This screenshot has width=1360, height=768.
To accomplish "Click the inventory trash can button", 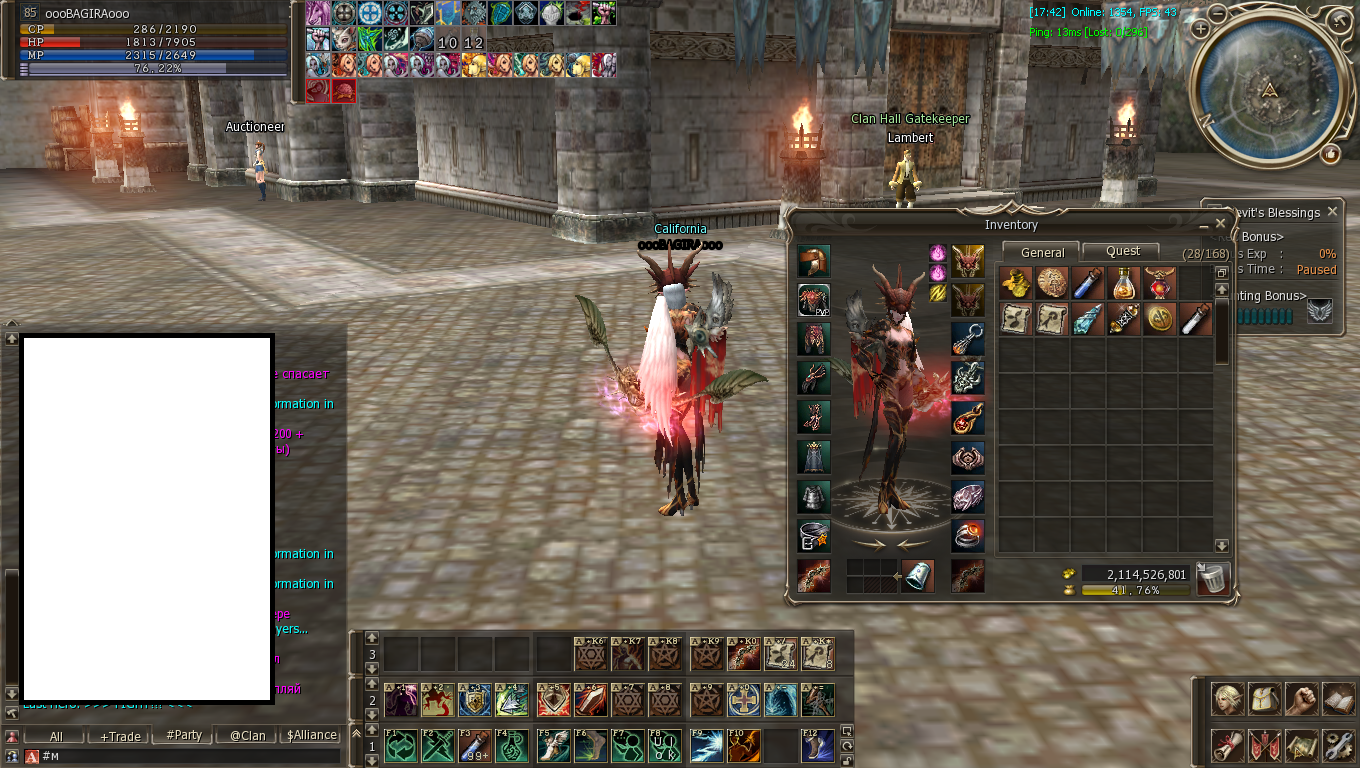I will 1212,578.
